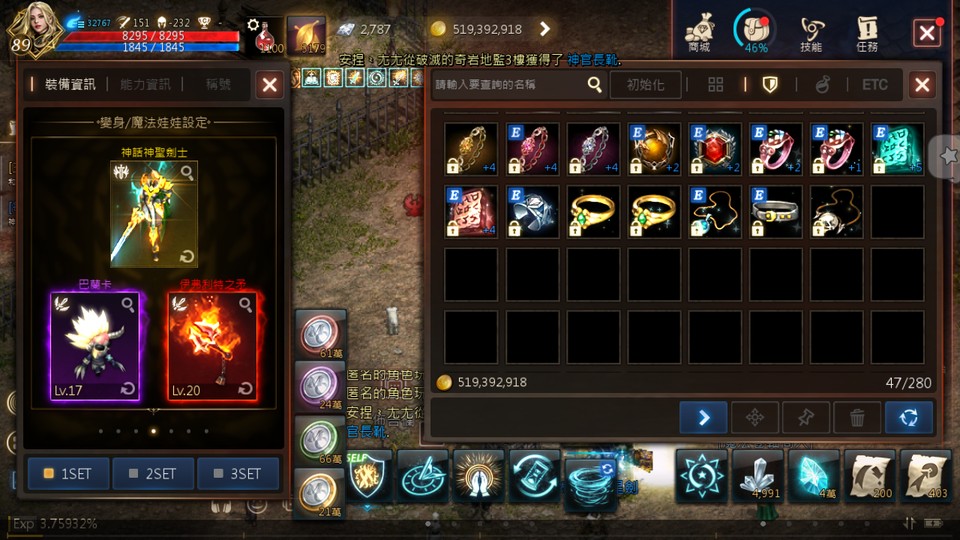Show the ETC item category

875,85
